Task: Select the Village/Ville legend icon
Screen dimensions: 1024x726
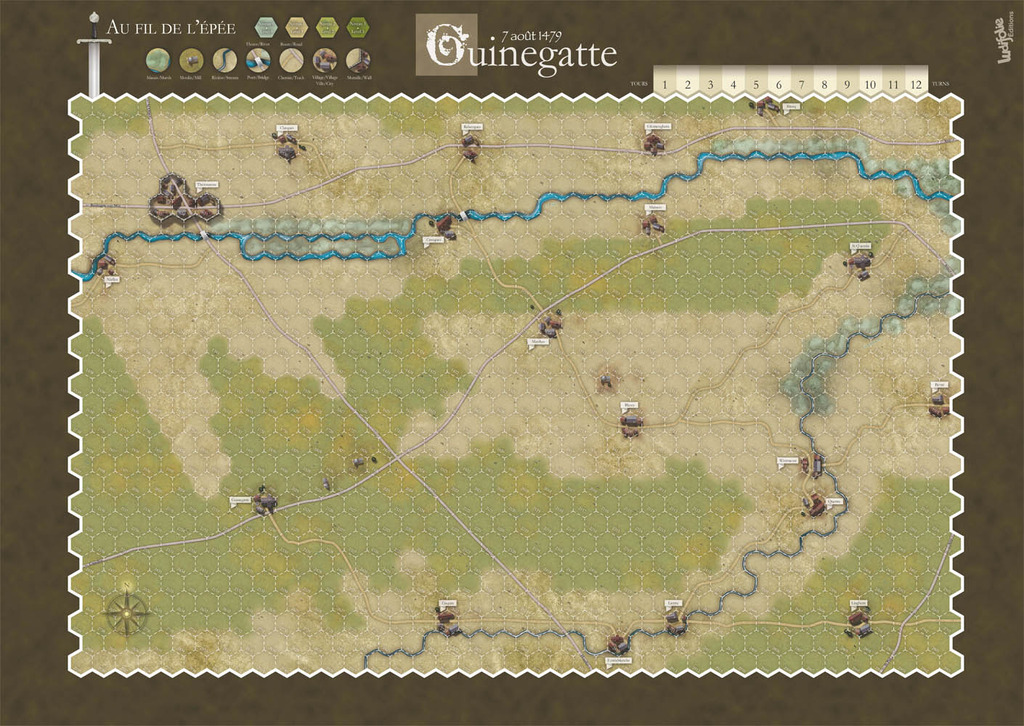Action: [x=324, y=60]
